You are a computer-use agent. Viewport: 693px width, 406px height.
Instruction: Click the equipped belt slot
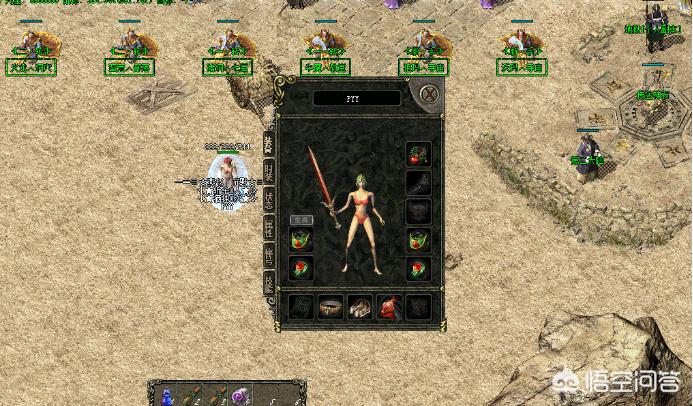330,307
